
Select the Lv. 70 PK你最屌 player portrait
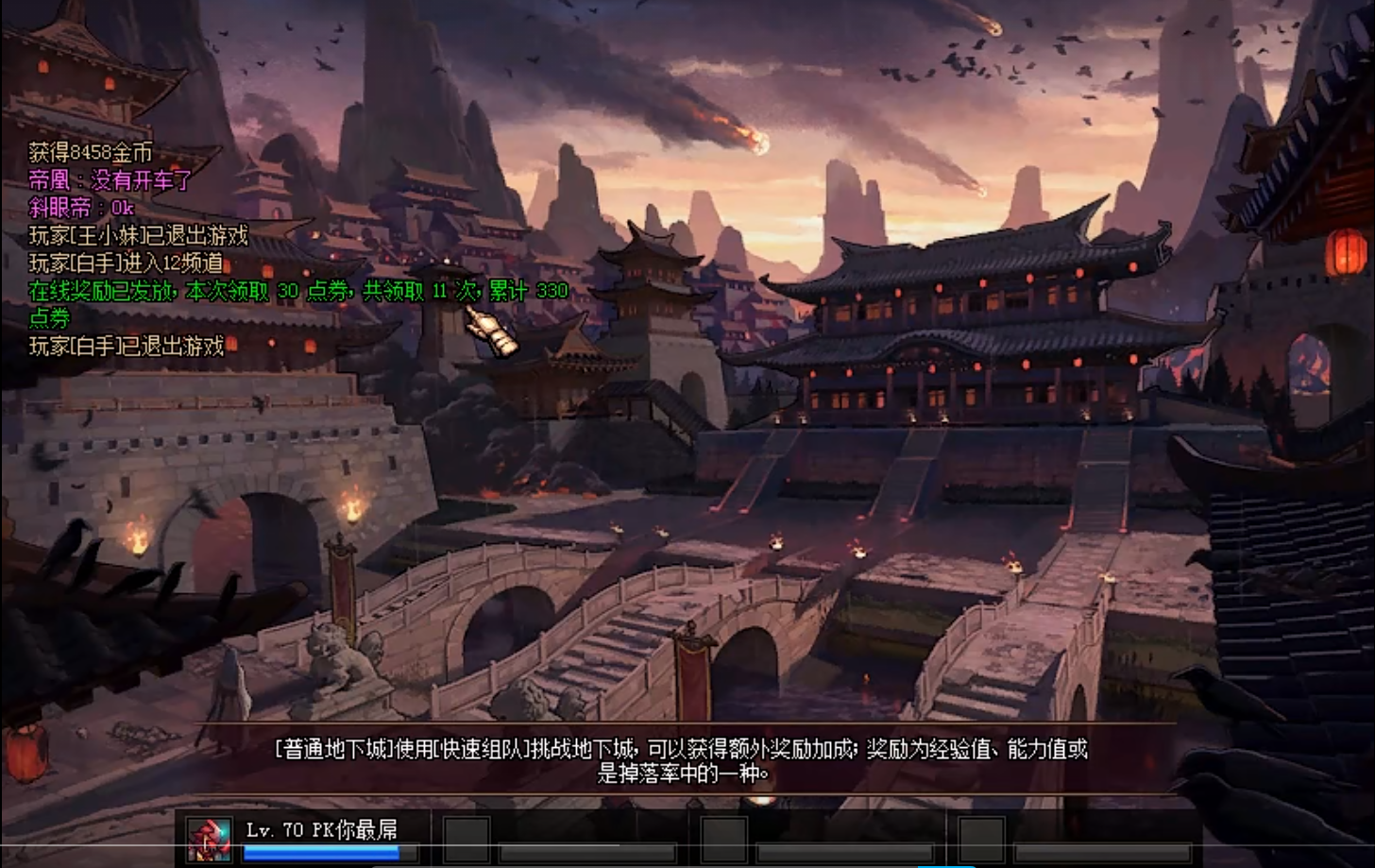(209, 839)
